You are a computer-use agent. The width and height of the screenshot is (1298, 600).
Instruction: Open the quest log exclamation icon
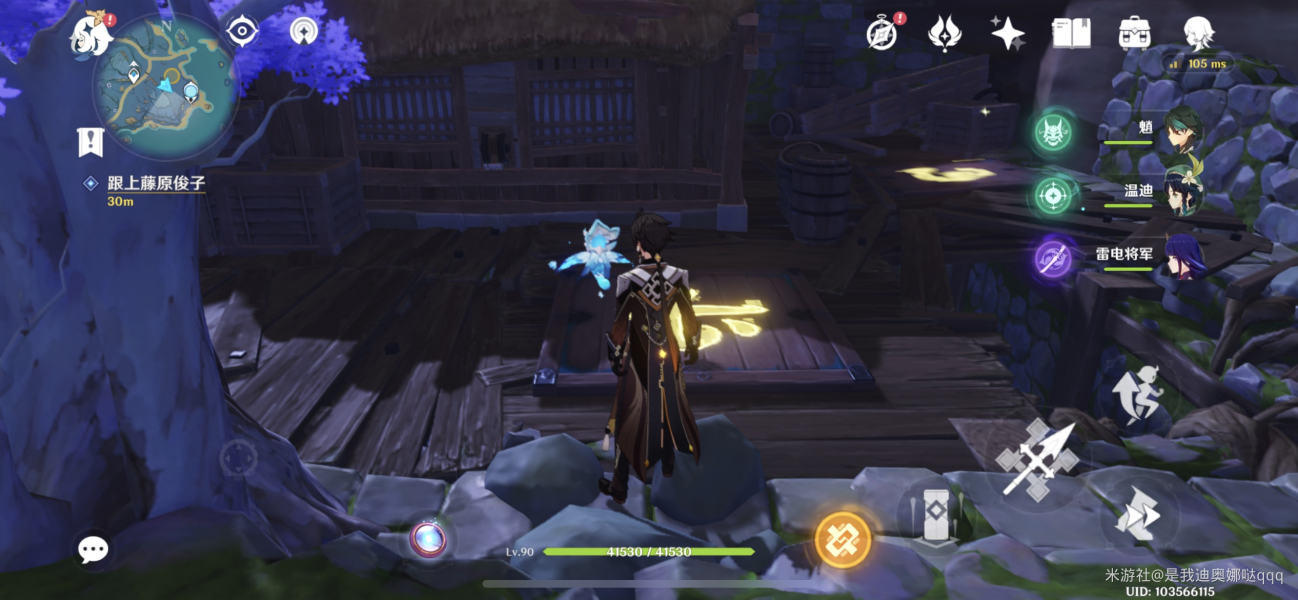[90, 142]
